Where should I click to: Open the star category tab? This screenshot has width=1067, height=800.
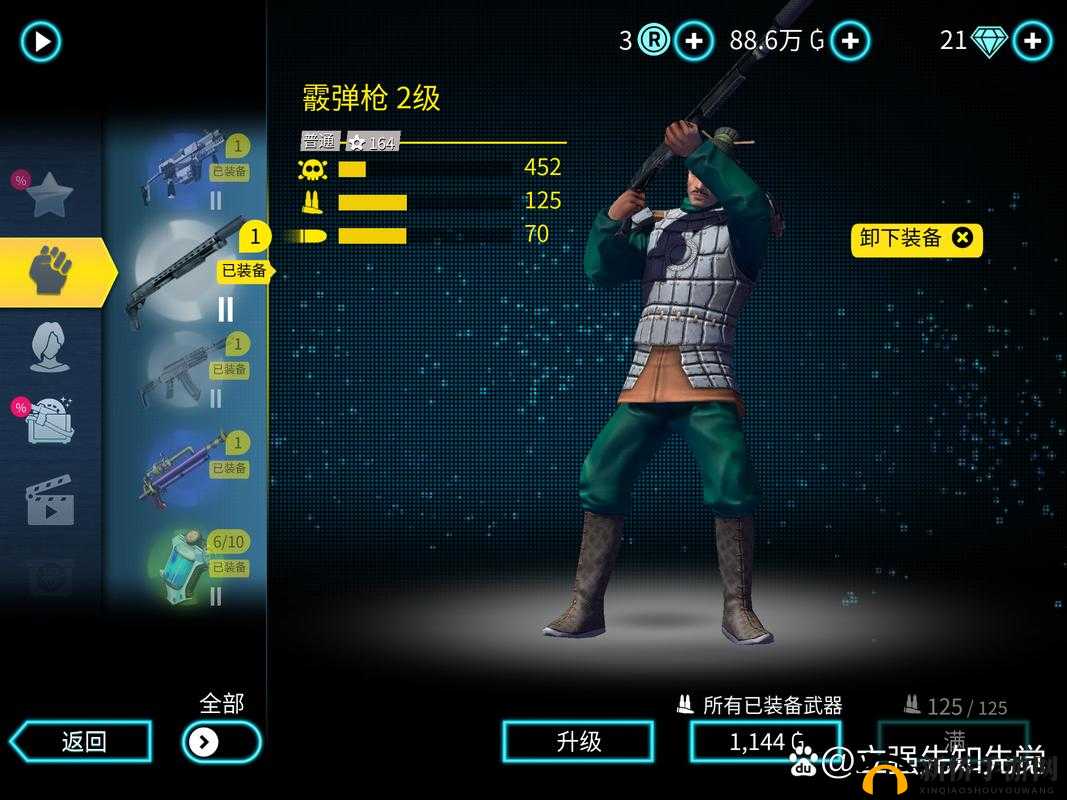click(48, 194)
